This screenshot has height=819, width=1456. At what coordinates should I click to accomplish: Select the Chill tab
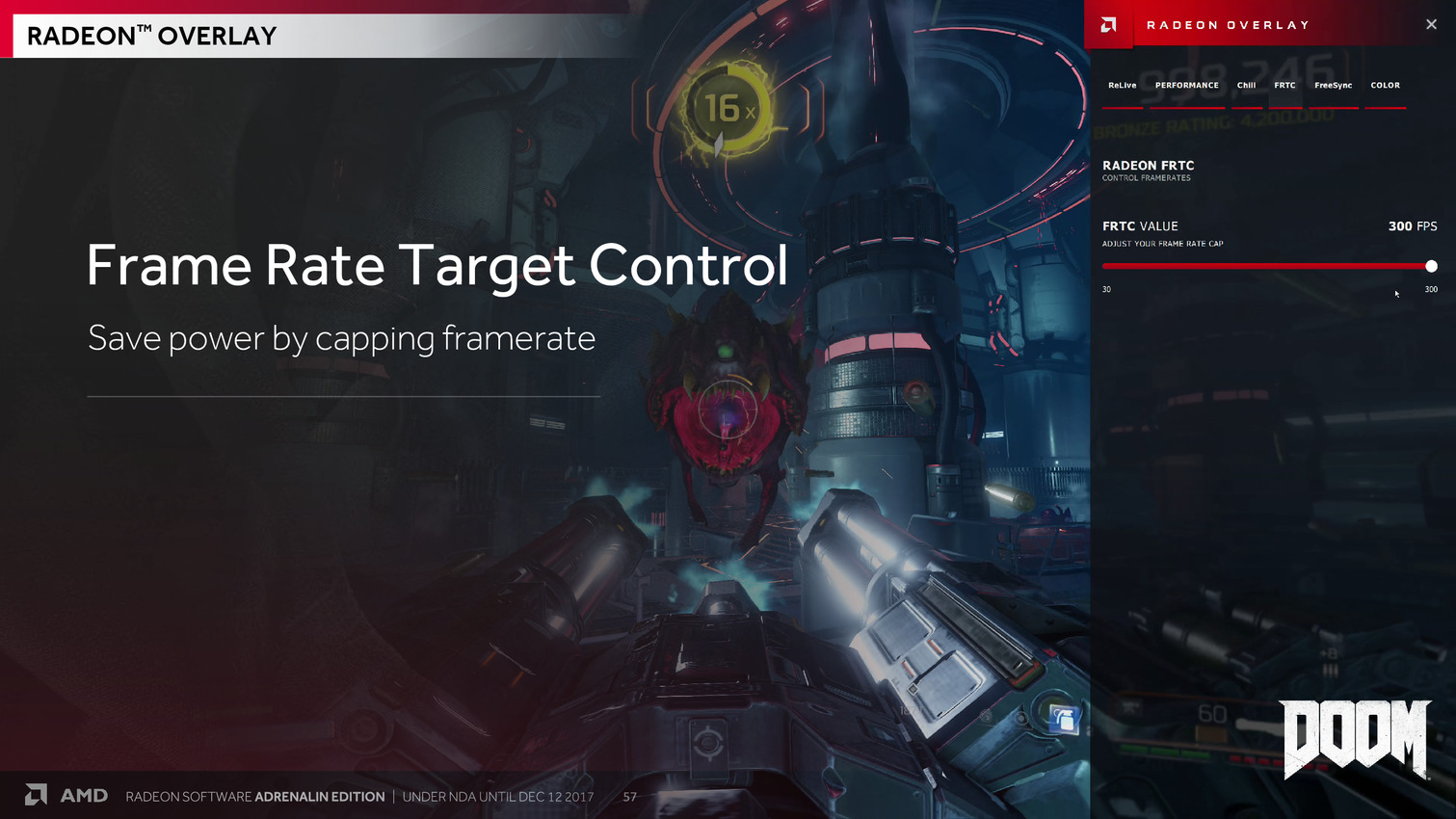(x=1246, y=86)
